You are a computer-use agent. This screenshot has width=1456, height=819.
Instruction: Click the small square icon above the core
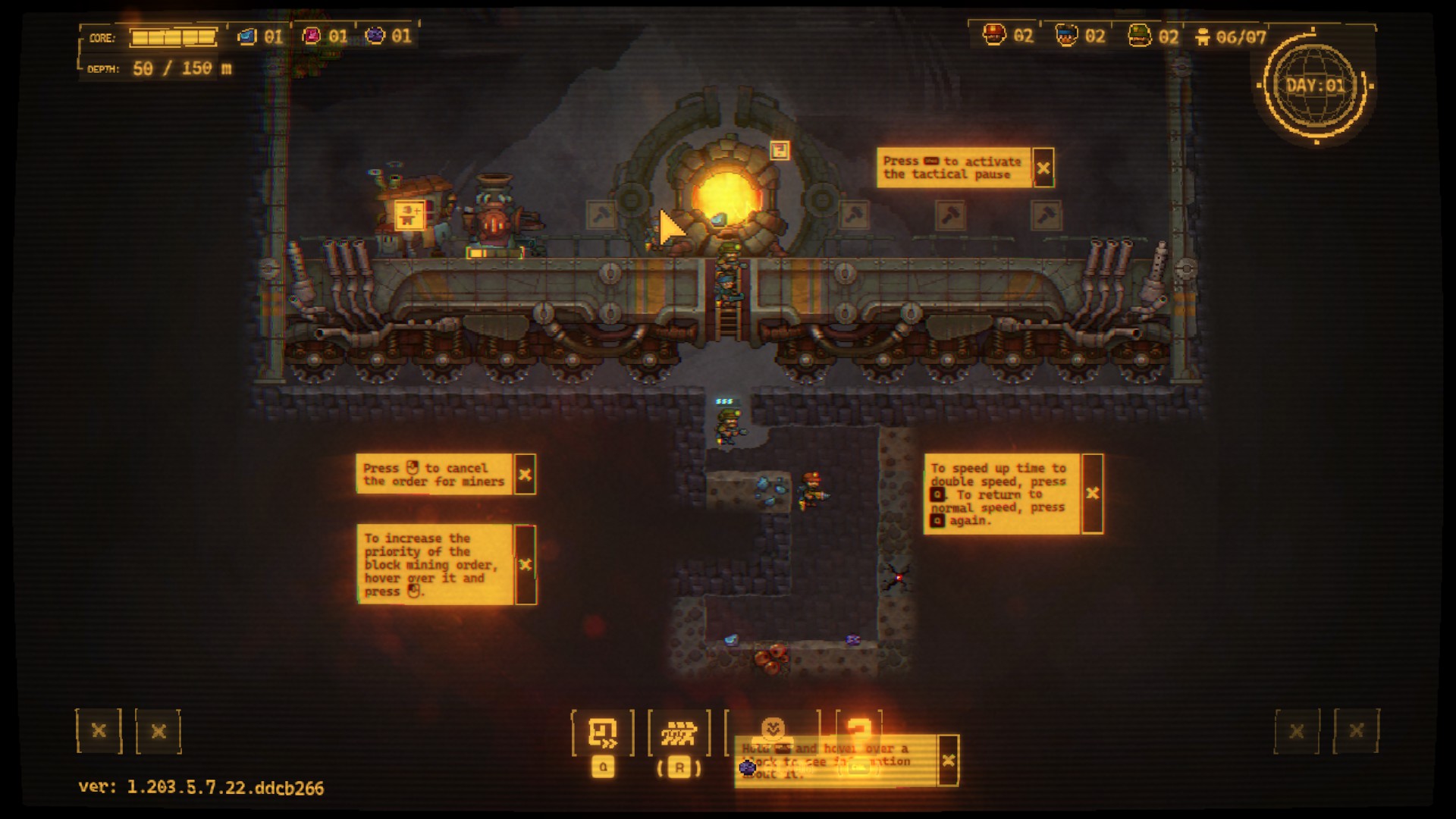coord(780,150)
